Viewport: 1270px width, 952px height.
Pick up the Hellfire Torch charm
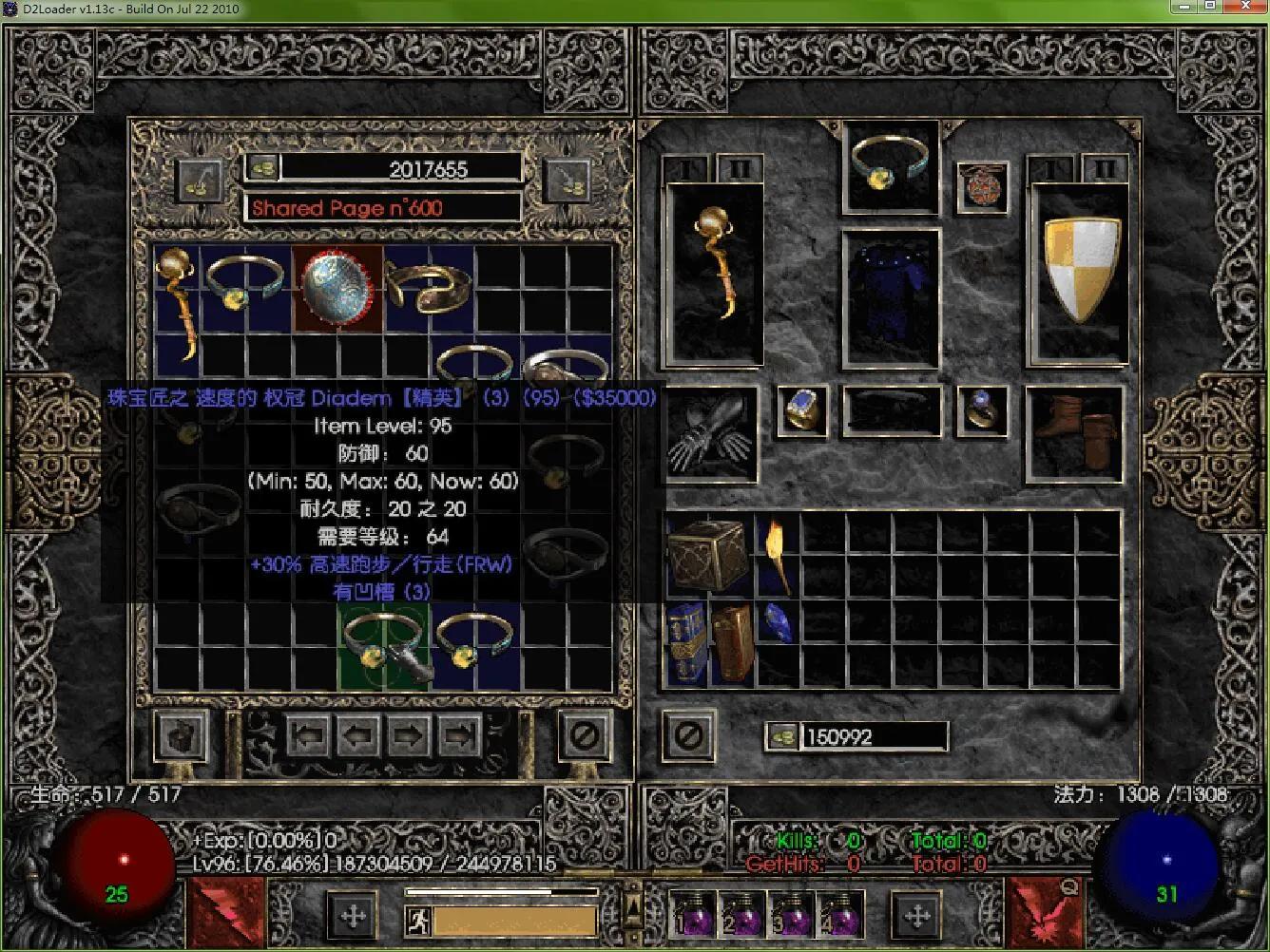coord(777,555)
